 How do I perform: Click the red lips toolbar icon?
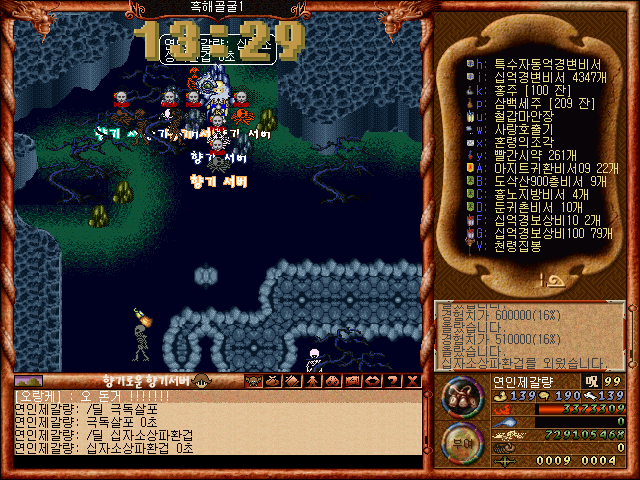(372, 381)
